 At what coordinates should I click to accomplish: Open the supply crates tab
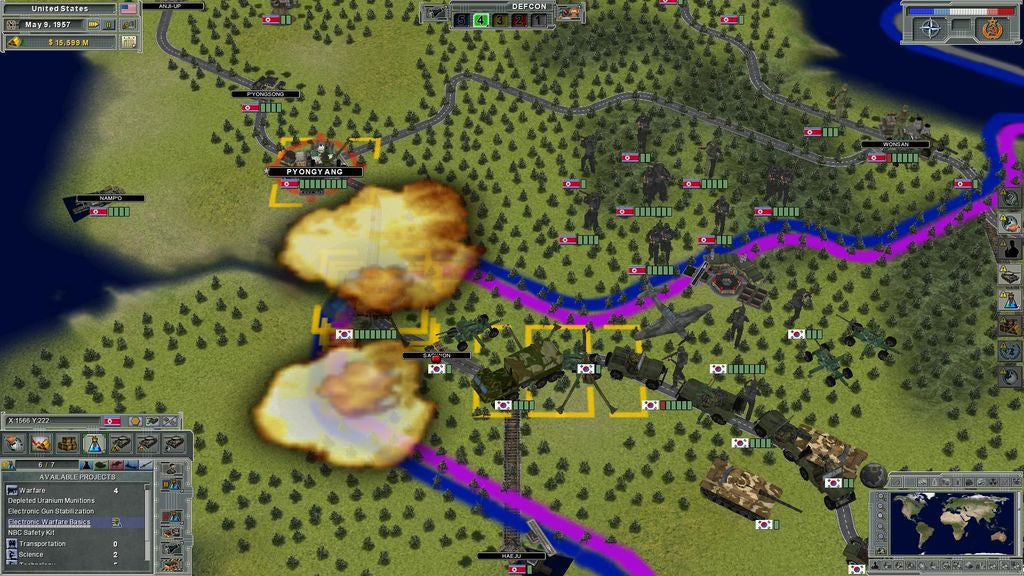point(68,443)
